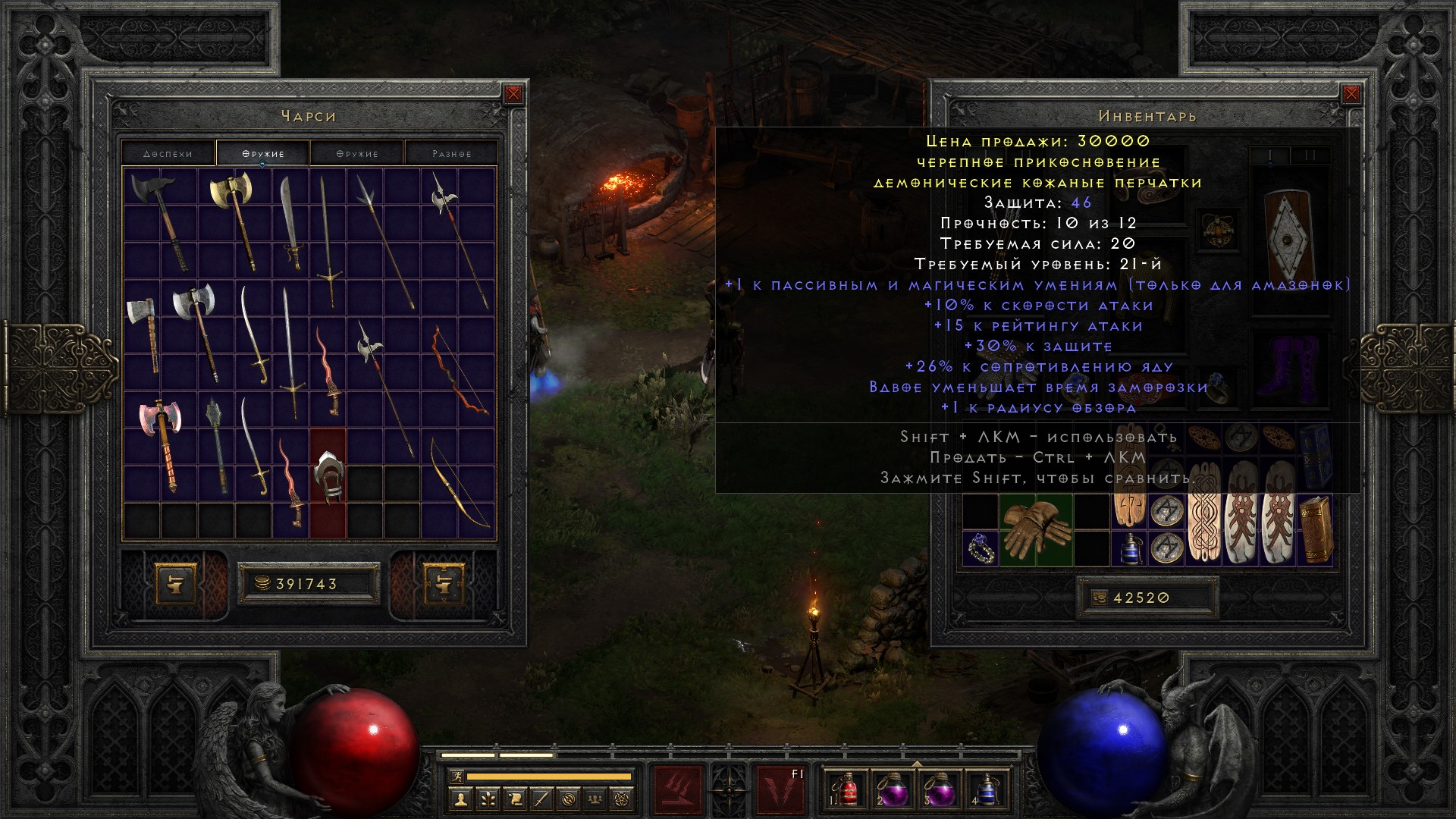Open the quest log scroll icon
This screenshot has width=1456, height=819.
[515, 799]
